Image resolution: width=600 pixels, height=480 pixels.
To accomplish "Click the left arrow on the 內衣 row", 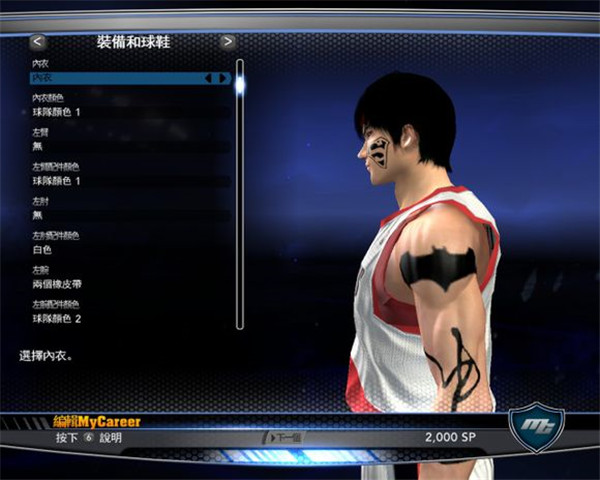I will pyautogui.click(x=209, y=77).
